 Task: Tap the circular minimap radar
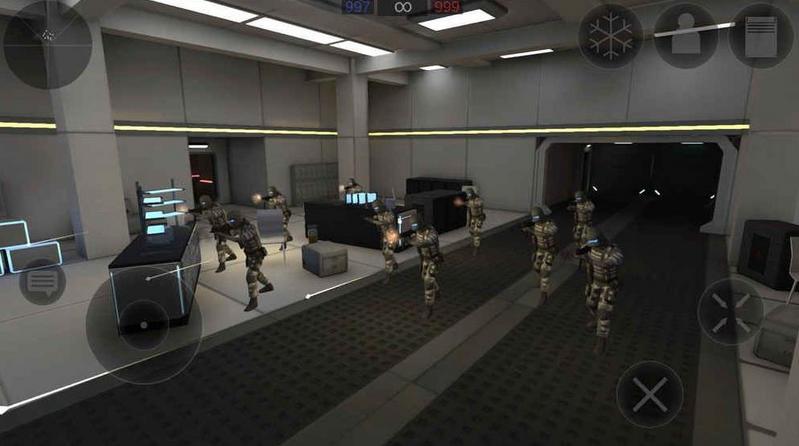point(47,44)
